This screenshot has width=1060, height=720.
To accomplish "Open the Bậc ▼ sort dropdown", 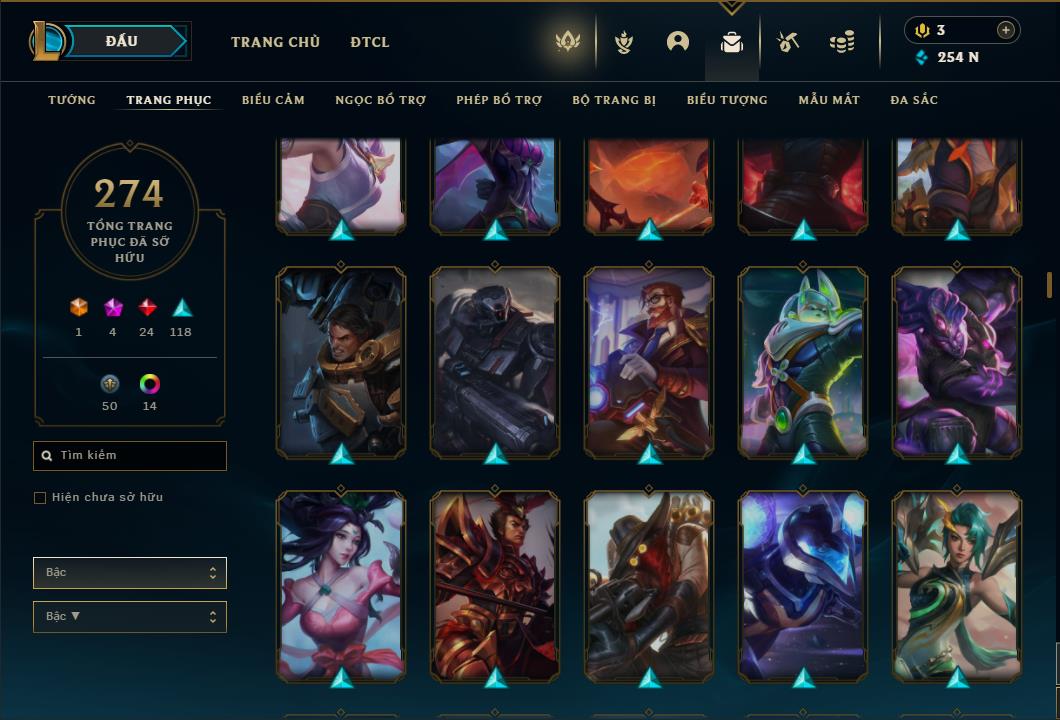I will tap(130, 617).
